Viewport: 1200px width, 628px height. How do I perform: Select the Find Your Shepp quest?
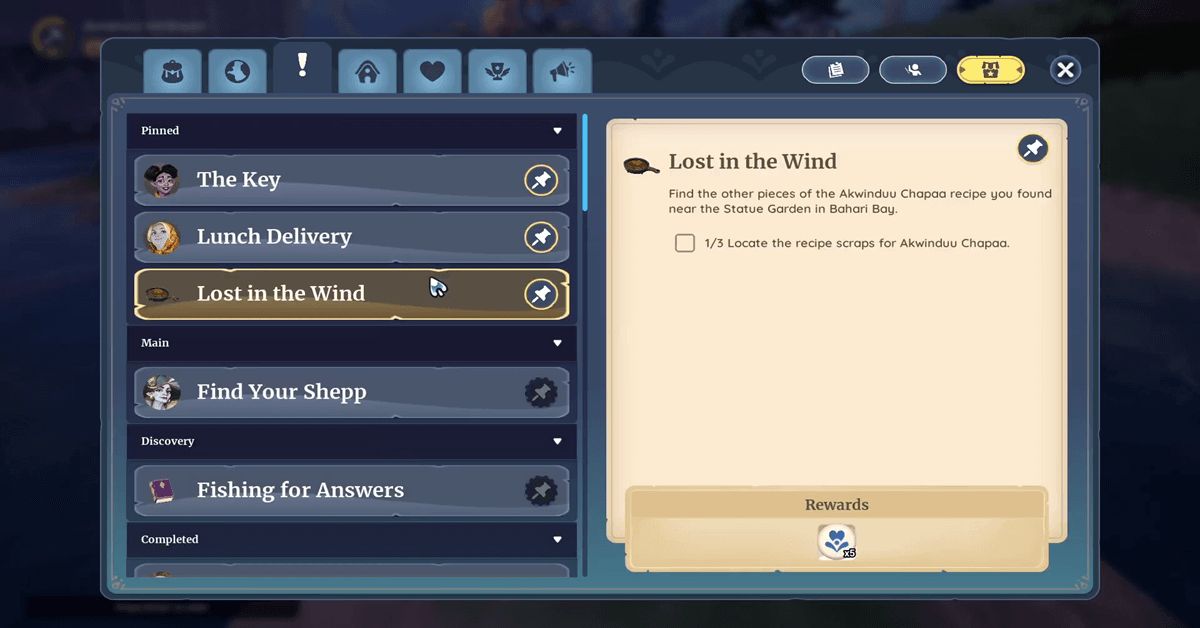(x=330, y=392)
